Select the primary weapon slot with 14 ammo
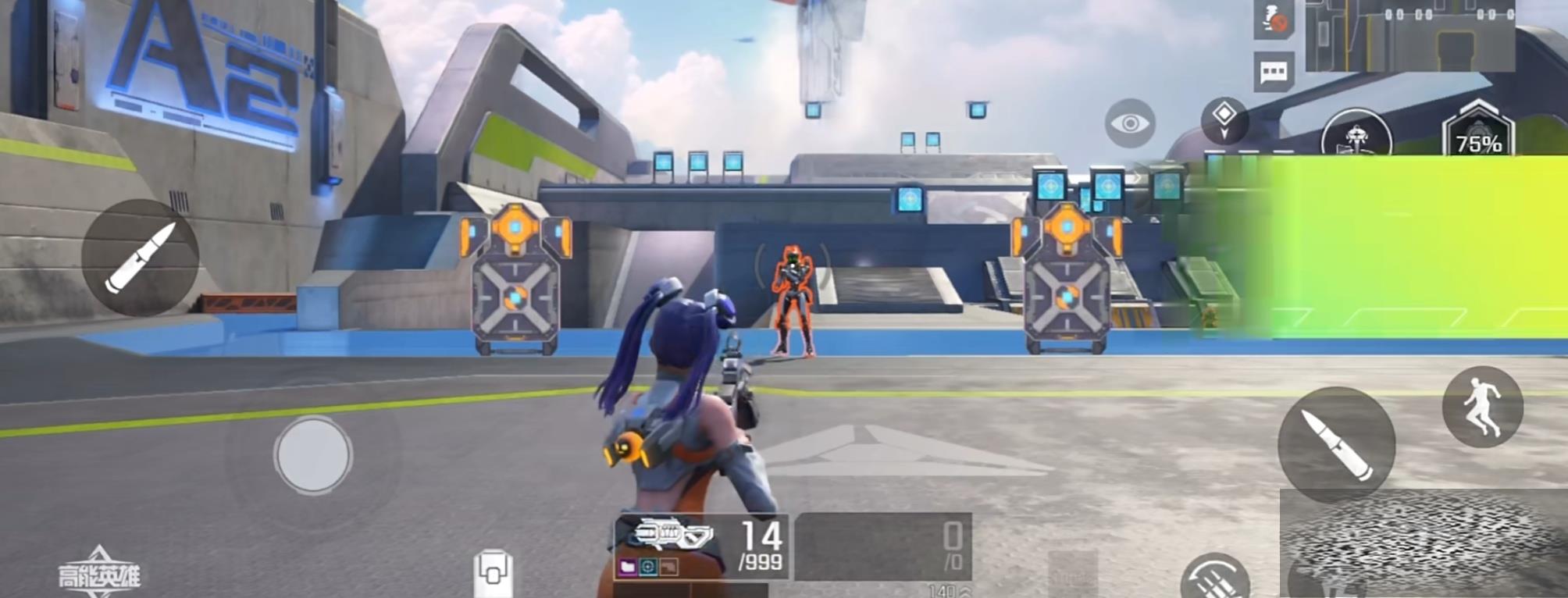The image size is (1568, 598). [701, 546]
